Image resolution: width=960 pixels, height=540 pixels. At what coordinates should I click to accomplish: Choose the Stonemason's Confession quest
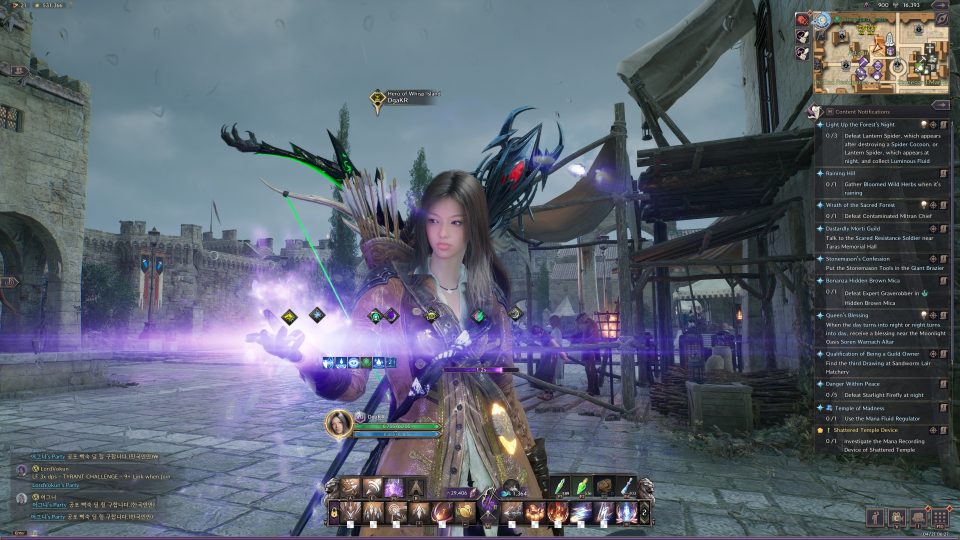[862, 259]
